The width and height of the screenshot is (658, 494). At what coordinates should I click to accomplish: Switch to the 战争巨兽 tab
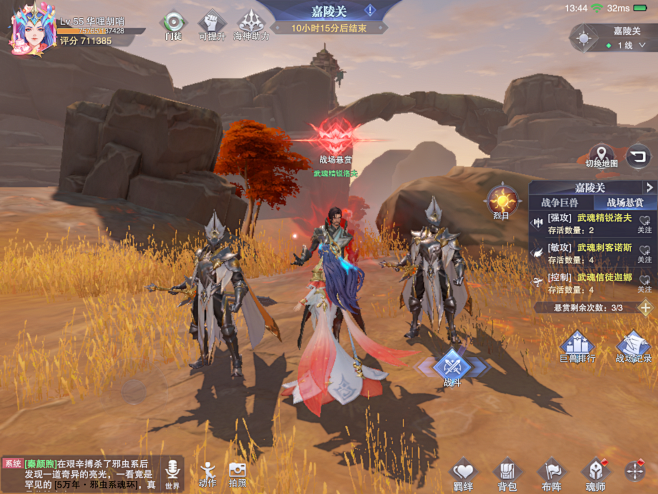(560, 203)
